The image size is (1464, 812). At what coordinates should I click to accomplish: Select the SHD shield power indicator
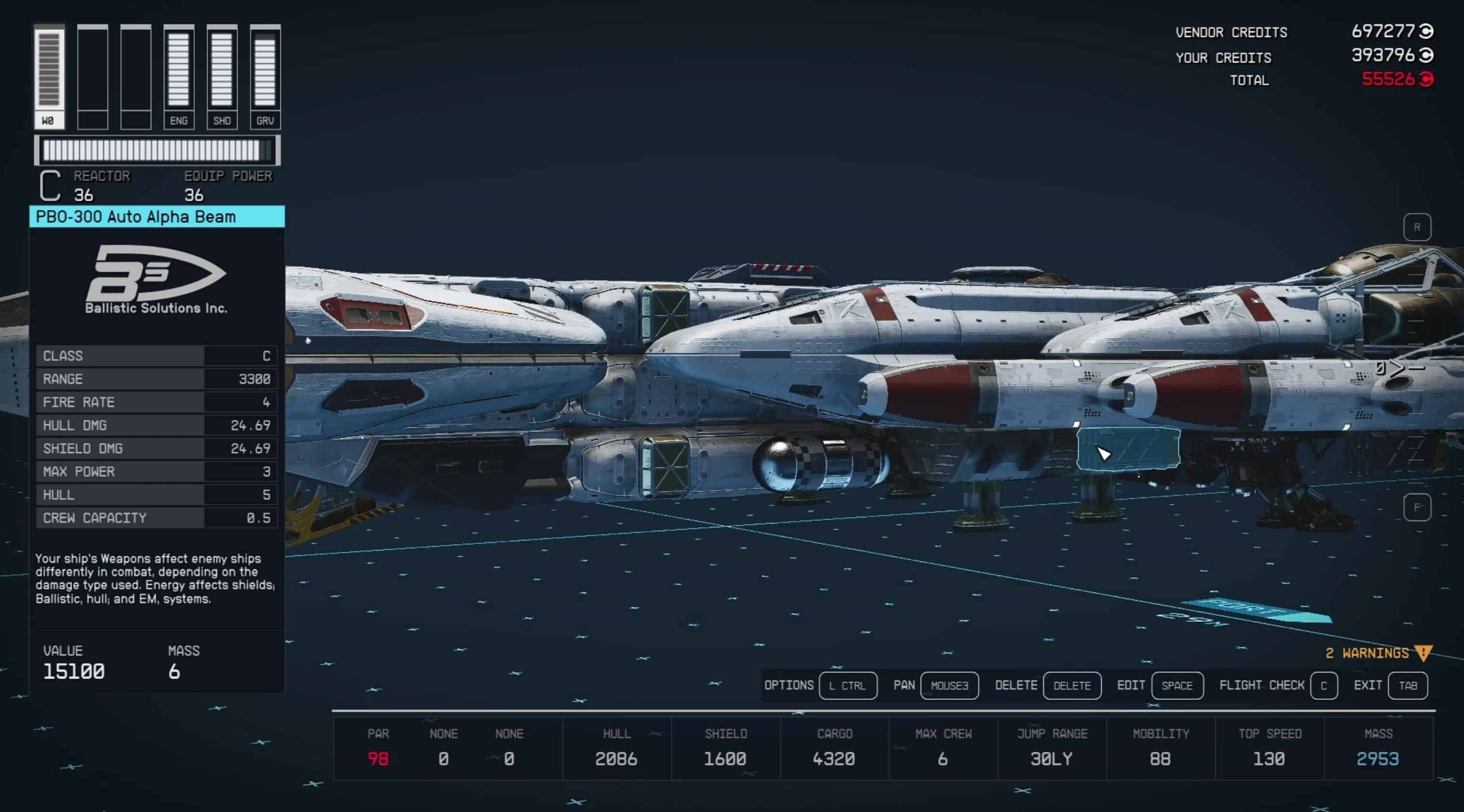click(x=222, y=74)
